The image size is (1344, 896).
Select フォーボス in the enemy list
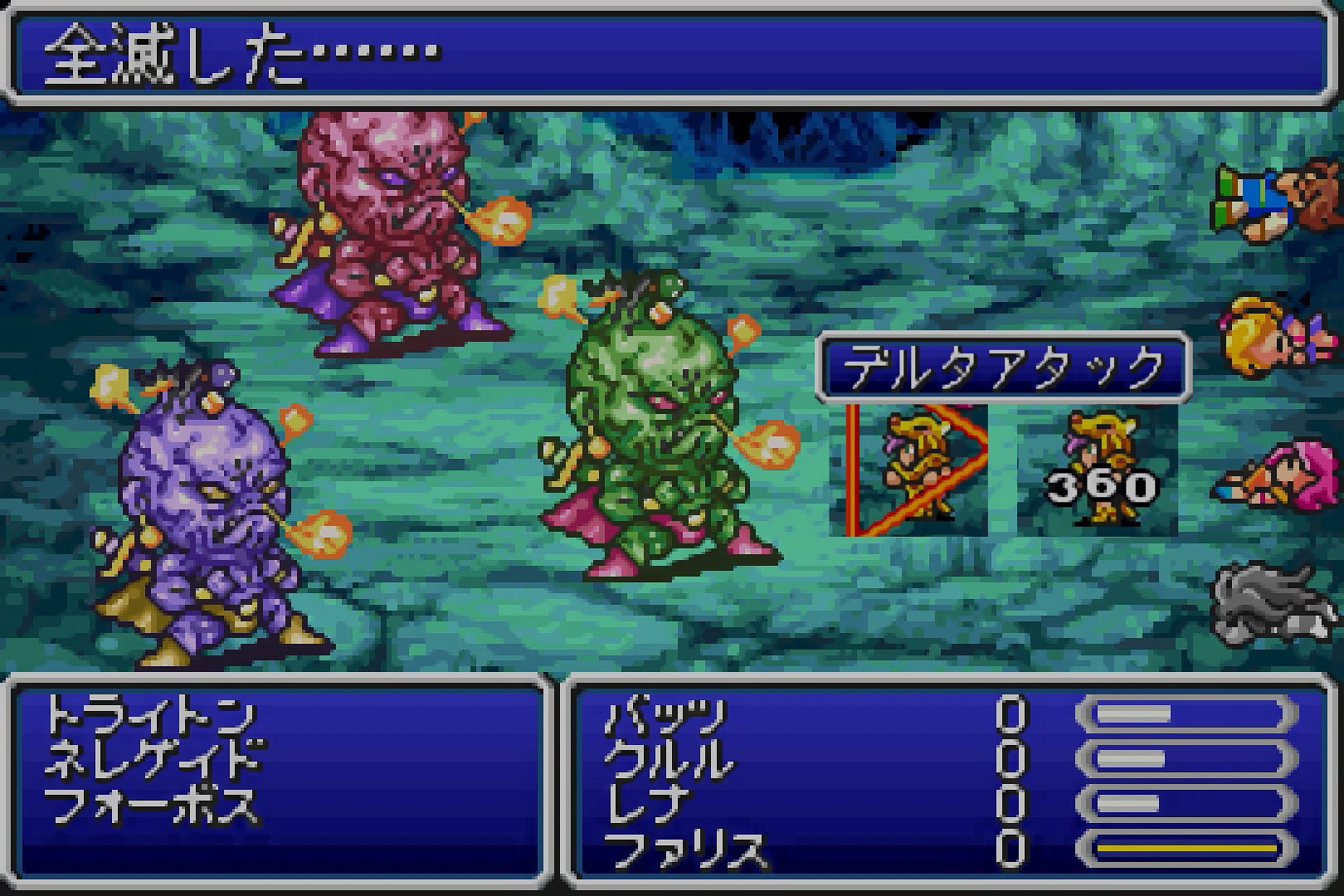pyautogui.click(x=151, y=805)
